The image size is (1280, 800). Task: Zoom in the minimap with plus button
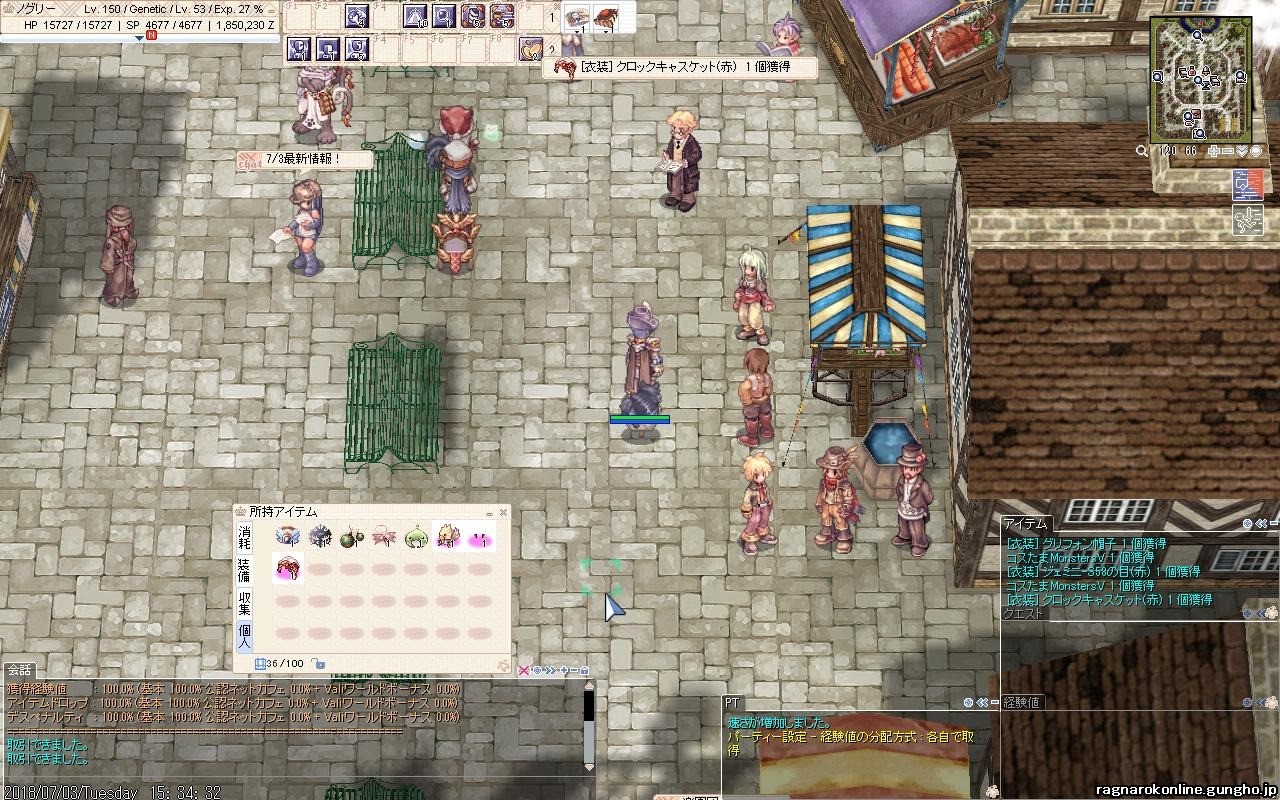click(1214, 151)
